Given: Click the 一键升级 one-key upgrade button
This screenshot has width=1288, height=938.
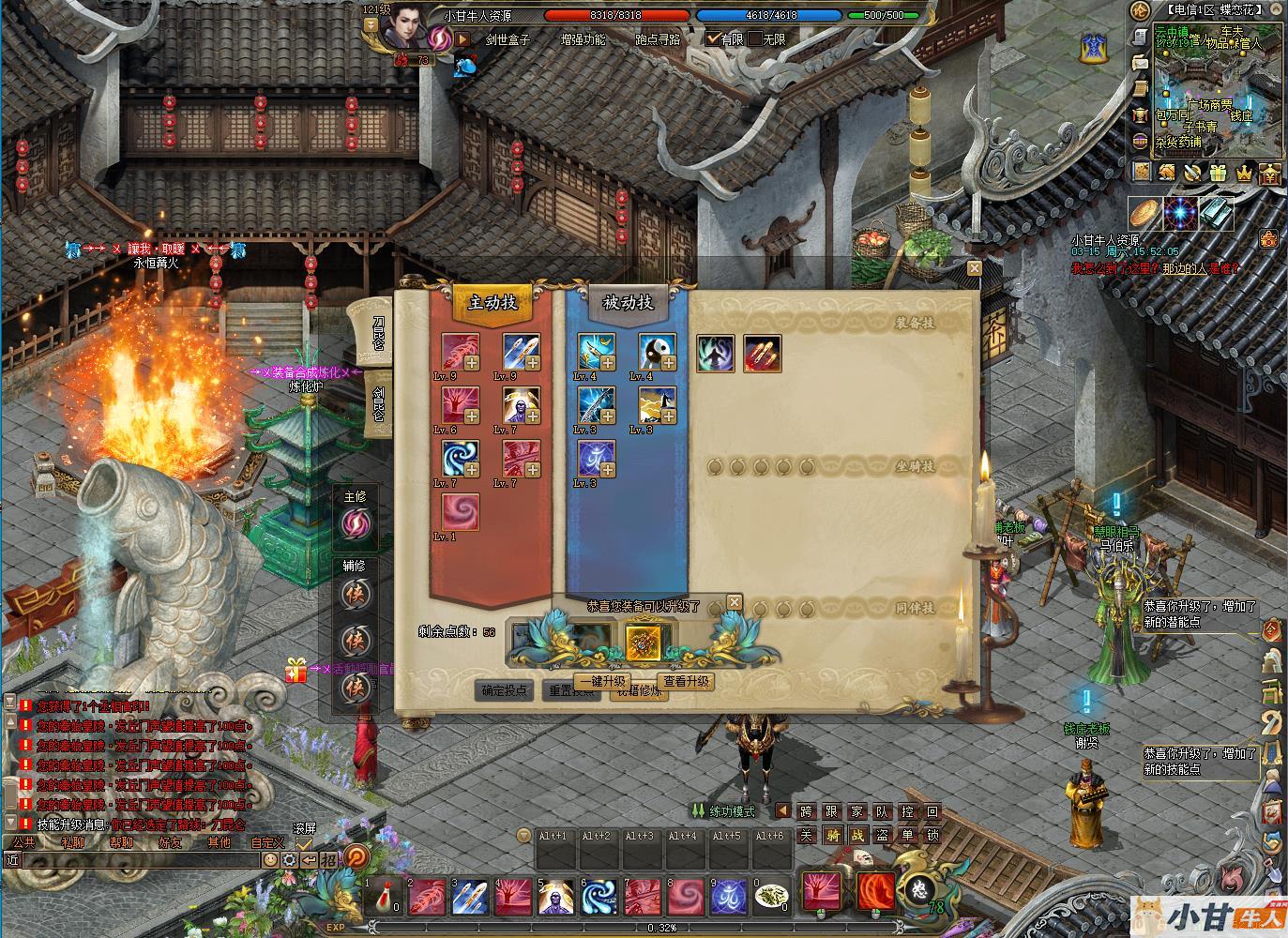Looking at the screenshot, I should click(x=602, y=682).
